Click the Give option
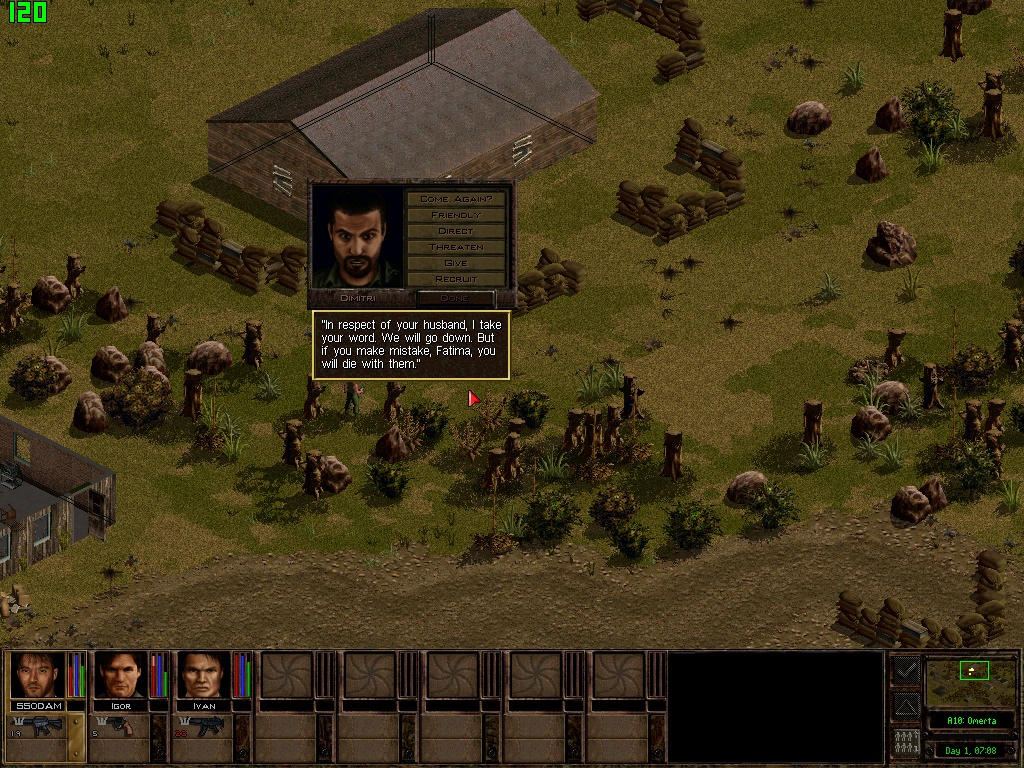This screenshot has width=1024, height=768. point(455,263)
